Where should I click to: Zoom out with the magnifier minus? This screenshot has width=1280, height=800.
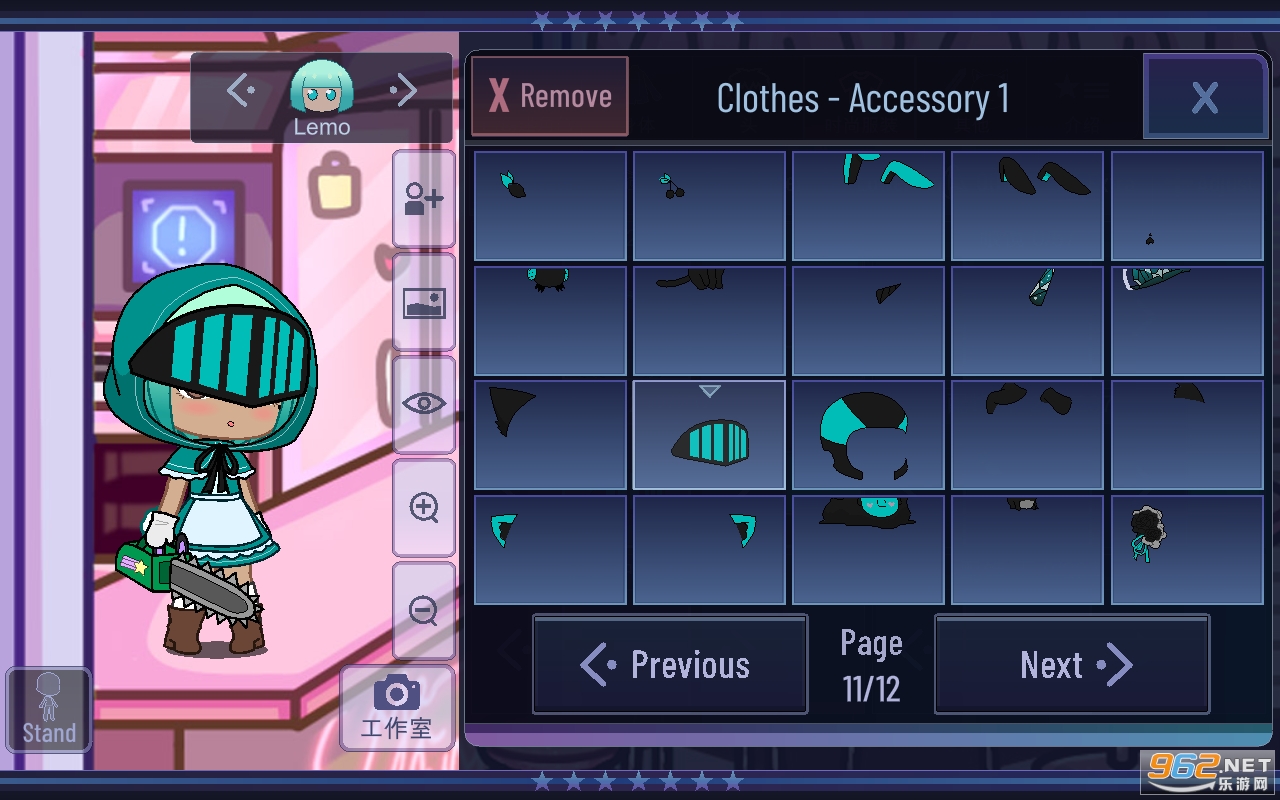click(x=424, y=610)
